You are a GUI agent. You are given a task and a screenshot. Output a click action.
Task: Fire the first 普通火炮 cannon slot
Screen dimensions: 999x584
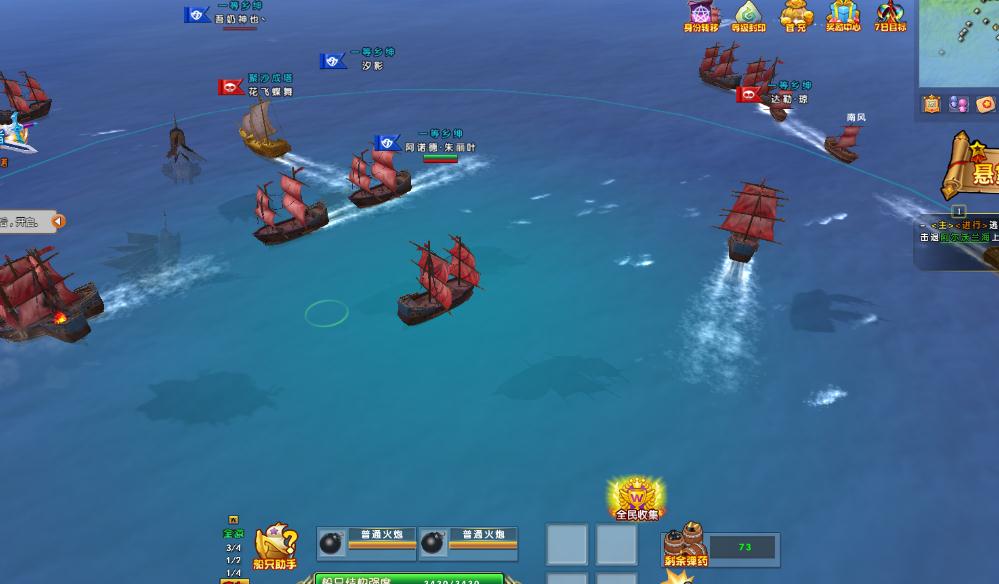coord(367,541)
